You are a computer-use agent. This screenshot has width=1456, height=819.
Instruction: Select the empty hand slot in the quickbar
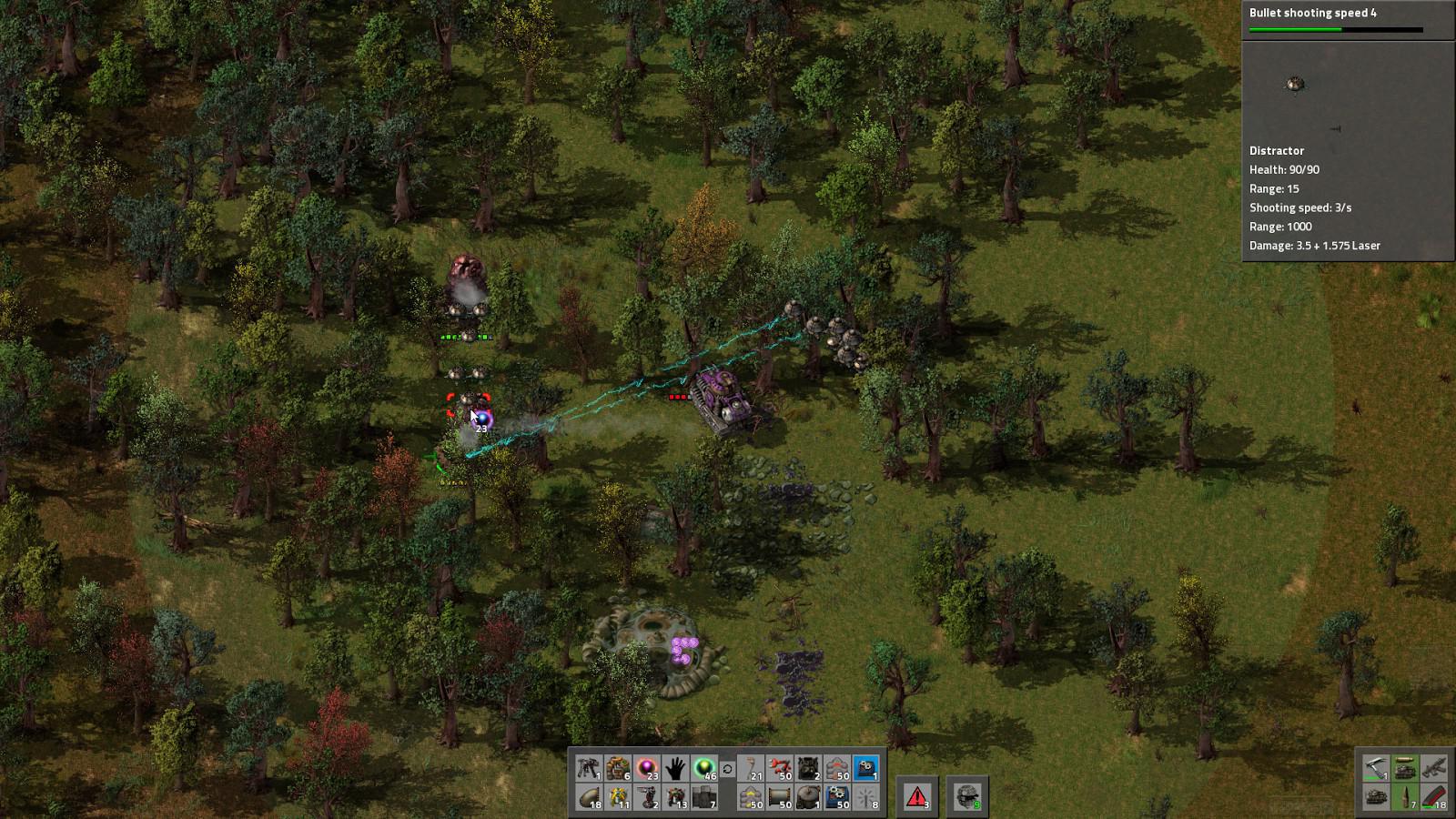tap(677, 769)
